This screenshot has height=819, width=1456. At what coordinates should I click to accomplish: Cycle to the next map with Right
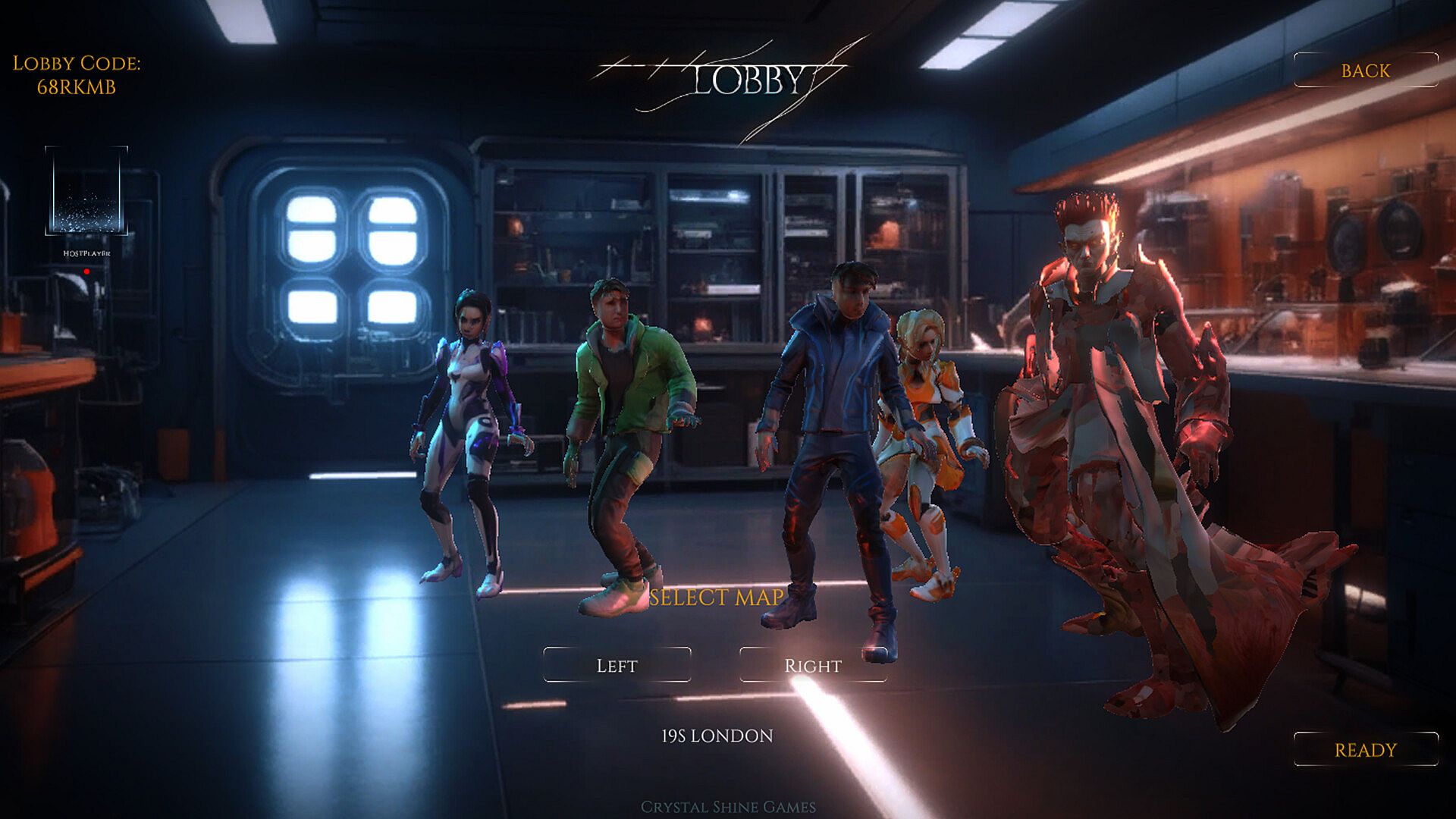812,665
